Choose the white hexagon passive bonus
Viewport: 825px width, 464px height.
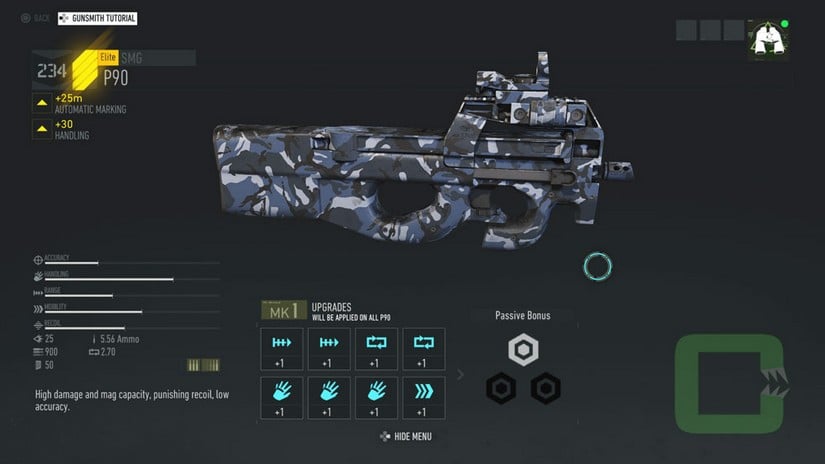523,350
